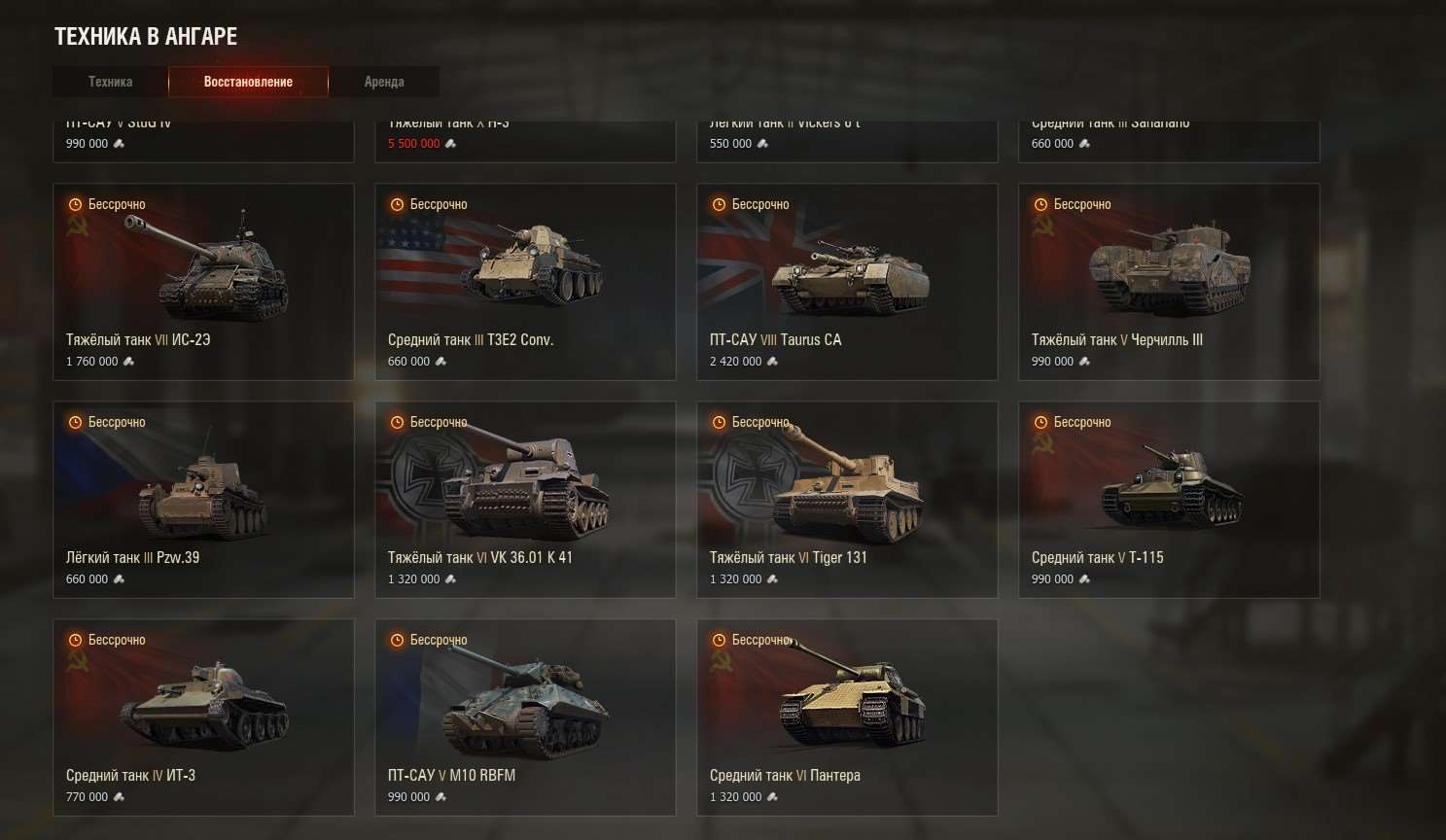Click the clock icon on Пантера card
The image size is (1446, 840).
point(719,640)
